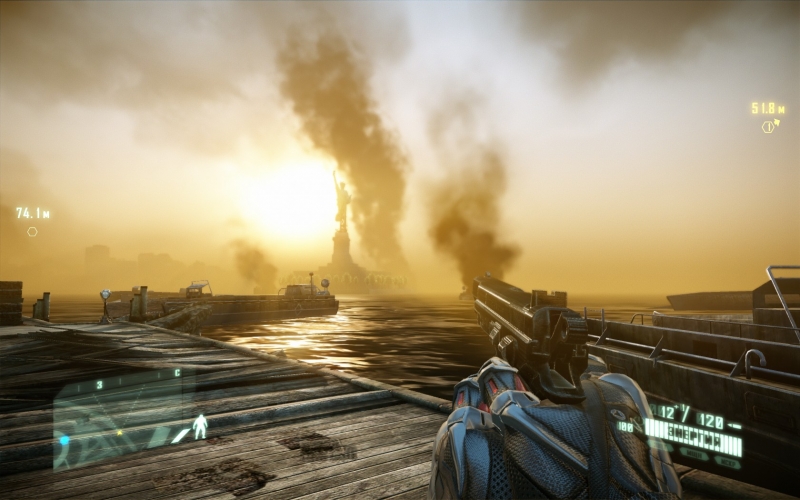The width and height of the screenshot is (800, 500).
Task: Click the nanosuit silhouette status icon
Action: click(x=200, y=426)
